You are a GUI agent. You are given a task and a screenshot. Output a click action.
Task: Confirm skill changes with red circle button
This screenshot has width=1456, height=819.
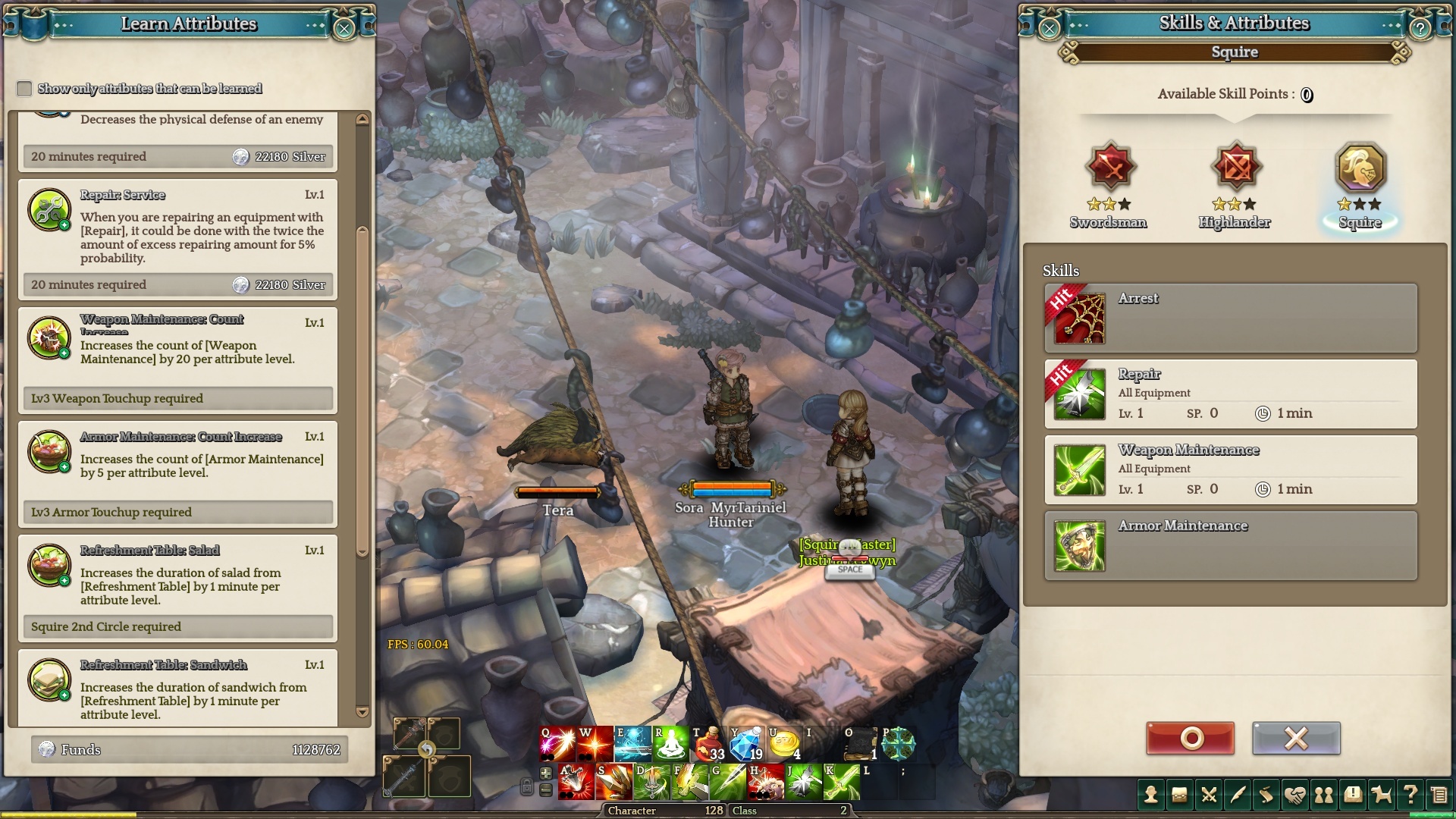point(1190,738)
